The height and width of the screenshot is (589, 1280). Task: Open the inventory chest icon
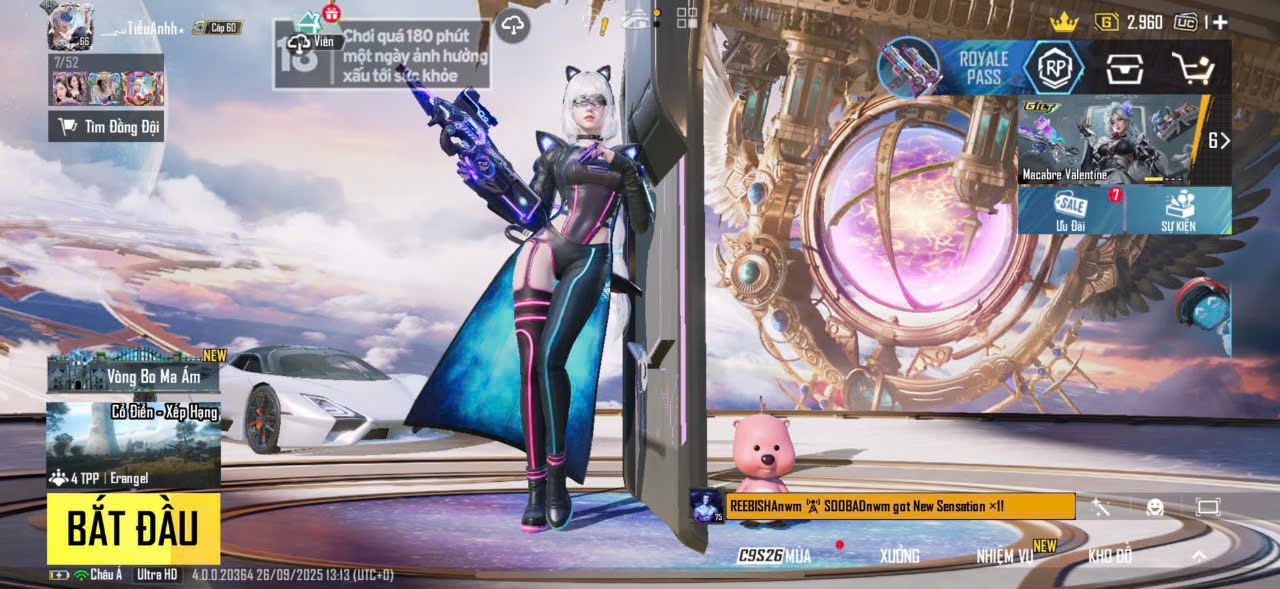1125,67
